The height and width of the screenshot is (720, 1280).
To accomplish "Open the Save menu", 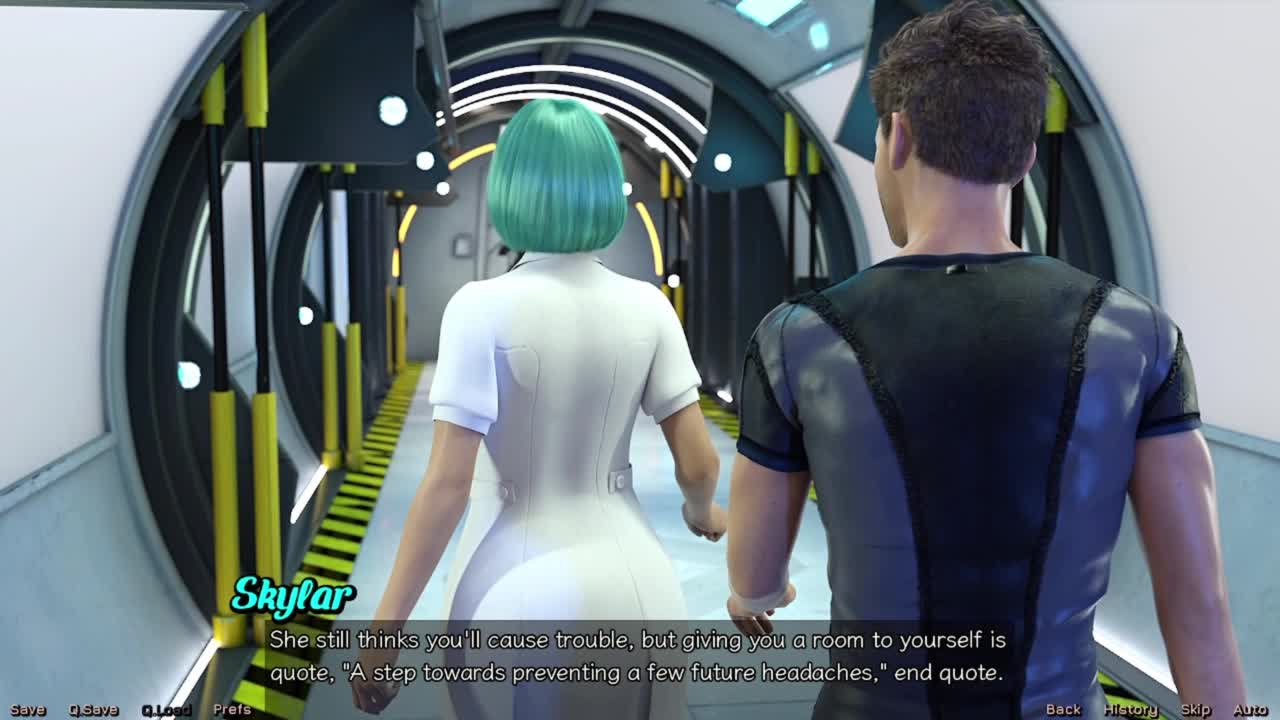I will click(28, 710).
